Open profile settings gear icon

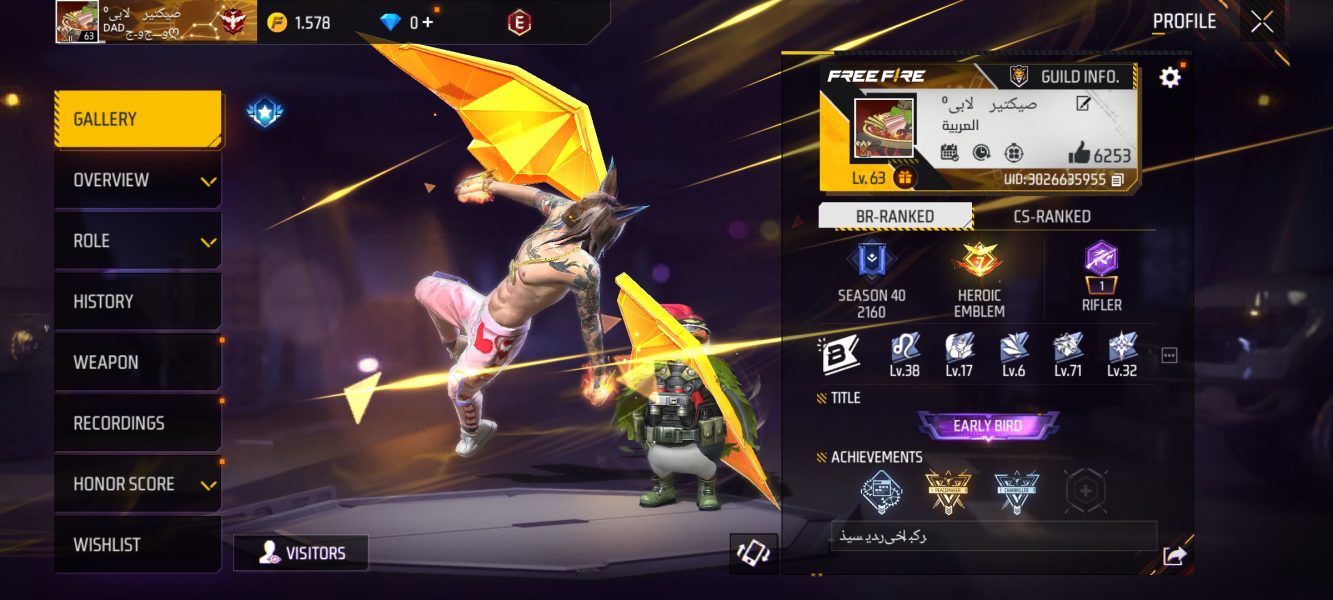(x=1170, y=77)
